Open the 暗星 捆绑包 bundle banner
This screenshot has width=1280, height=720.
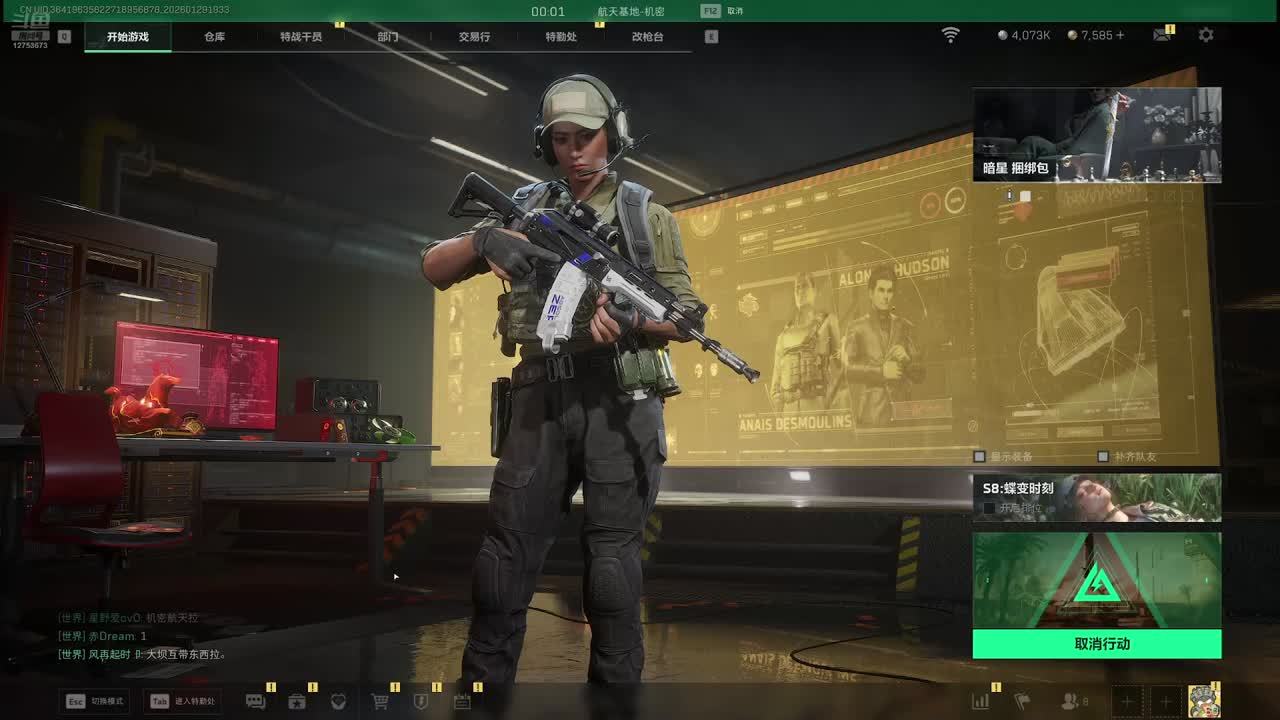[1097, 135]
